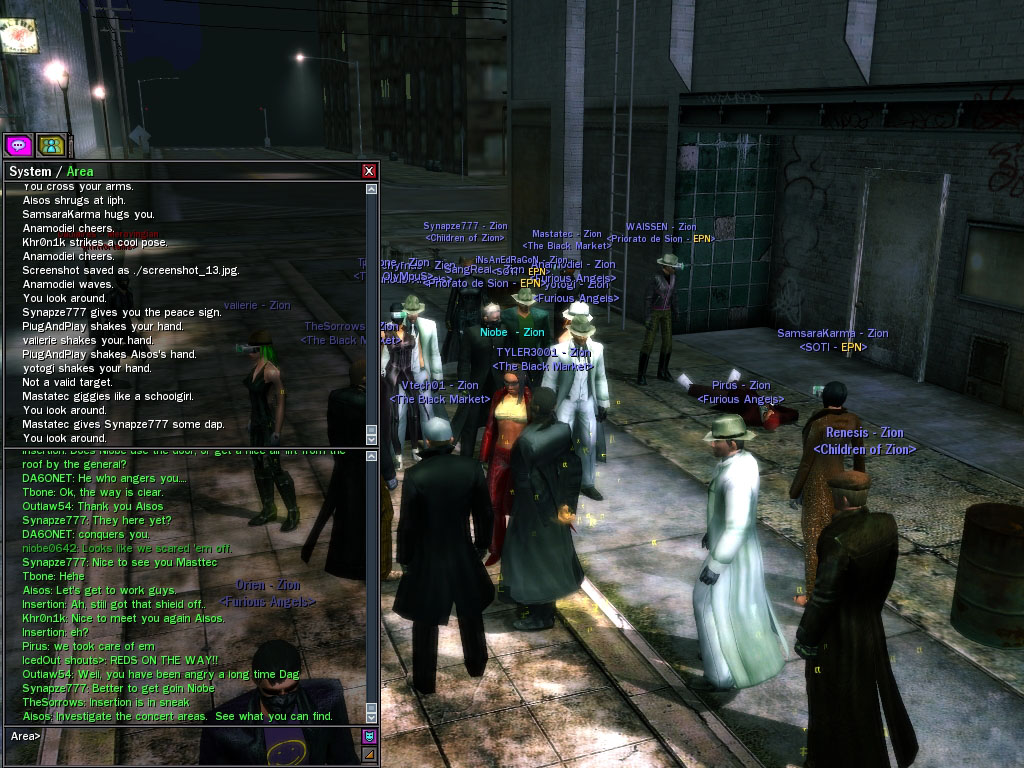
Task: Click the Area chat input field
Action: pyautogui.click(x=200, y=737)
